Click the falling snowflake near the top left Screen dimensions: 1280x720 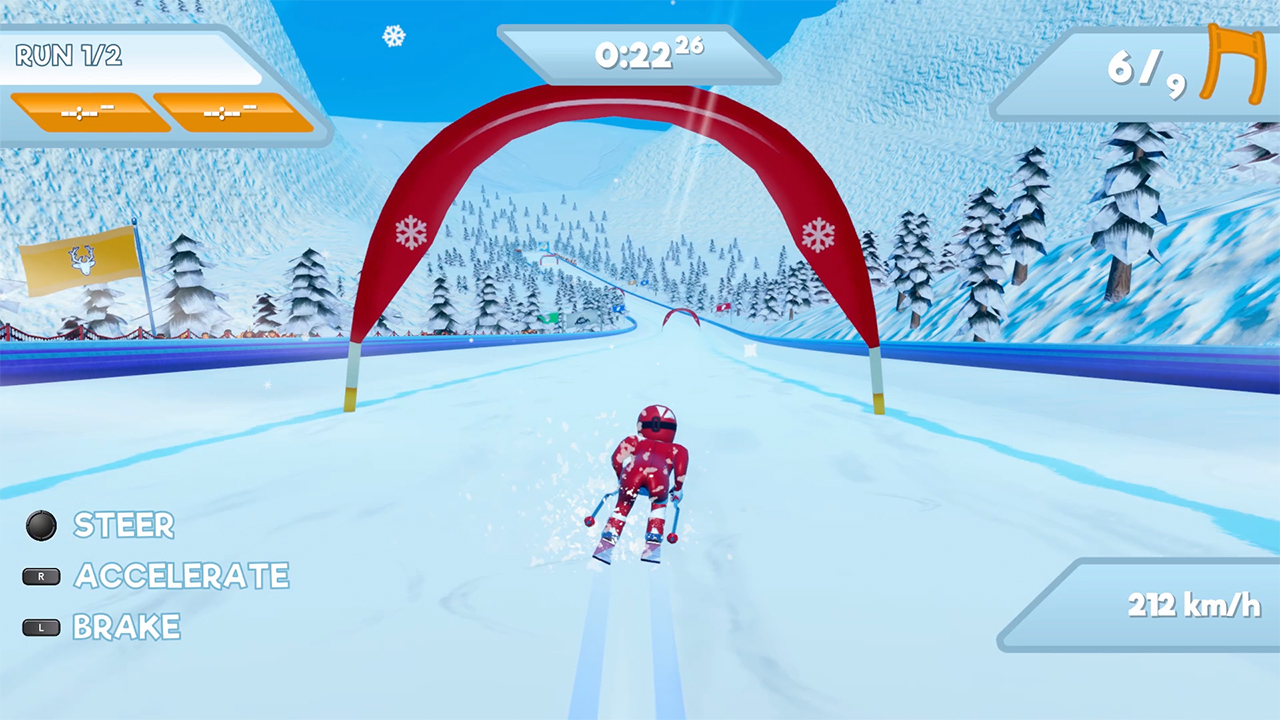393,37
